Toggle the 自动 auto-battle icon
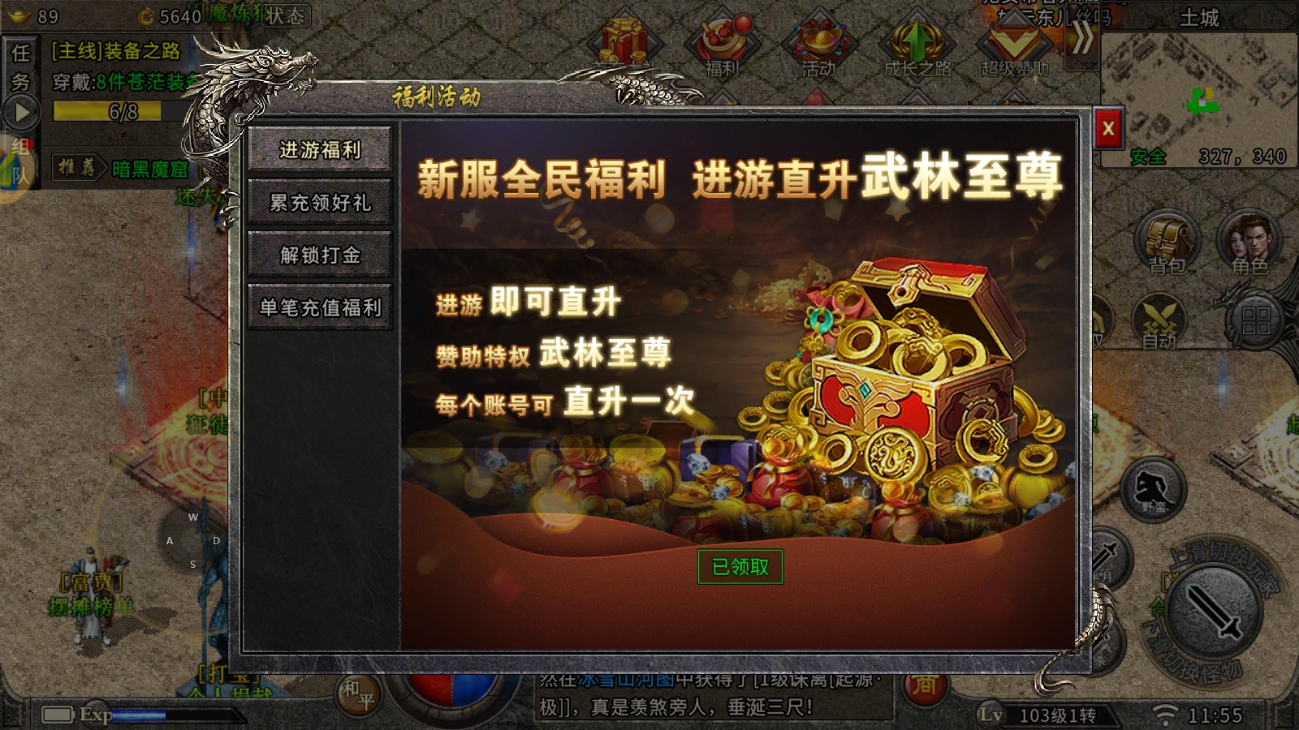Screen dimensions: 1299x730 [1159, 323]
